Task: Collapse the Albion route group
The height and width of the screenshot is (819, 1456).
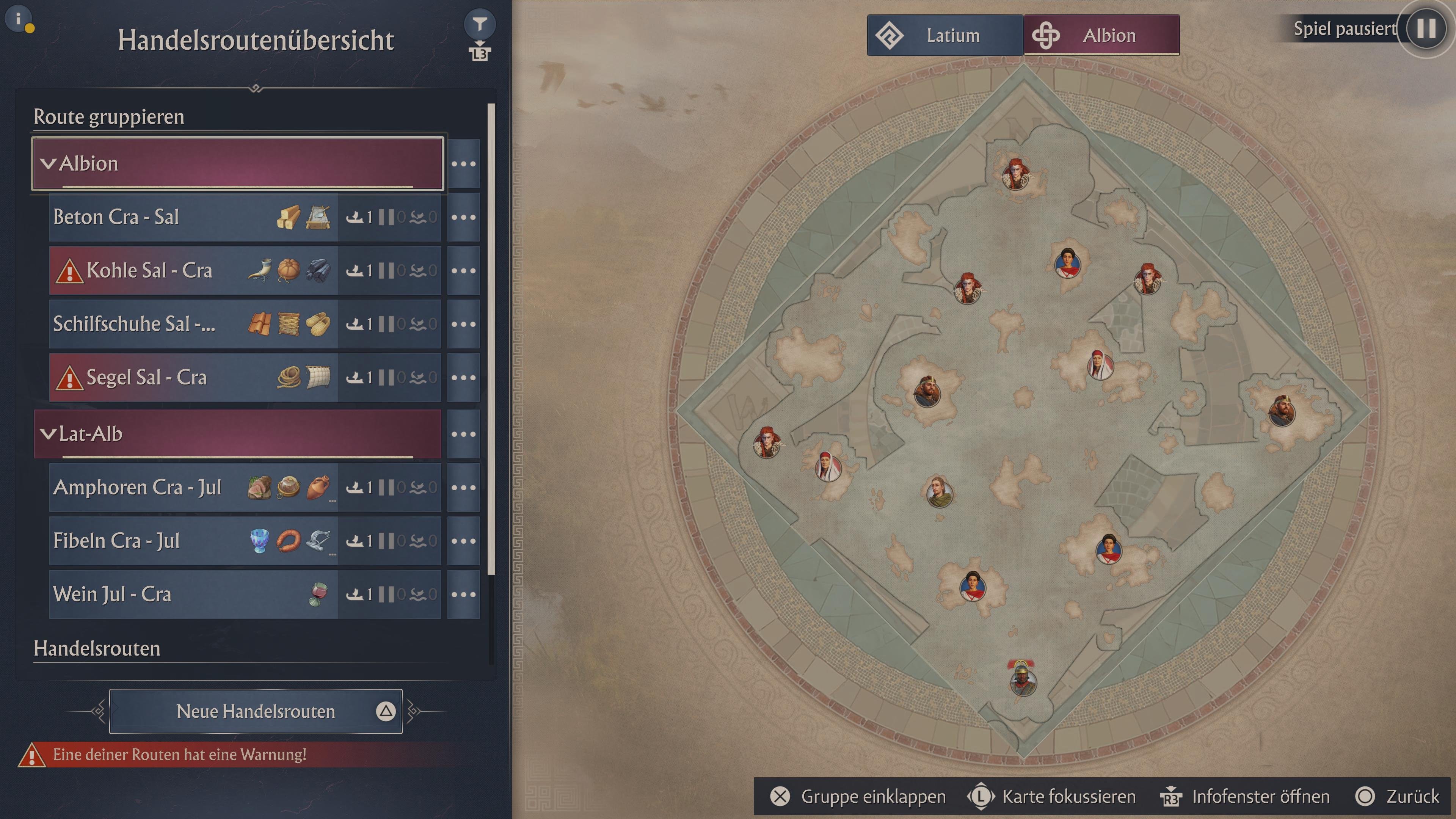Action: pos(48,163)
